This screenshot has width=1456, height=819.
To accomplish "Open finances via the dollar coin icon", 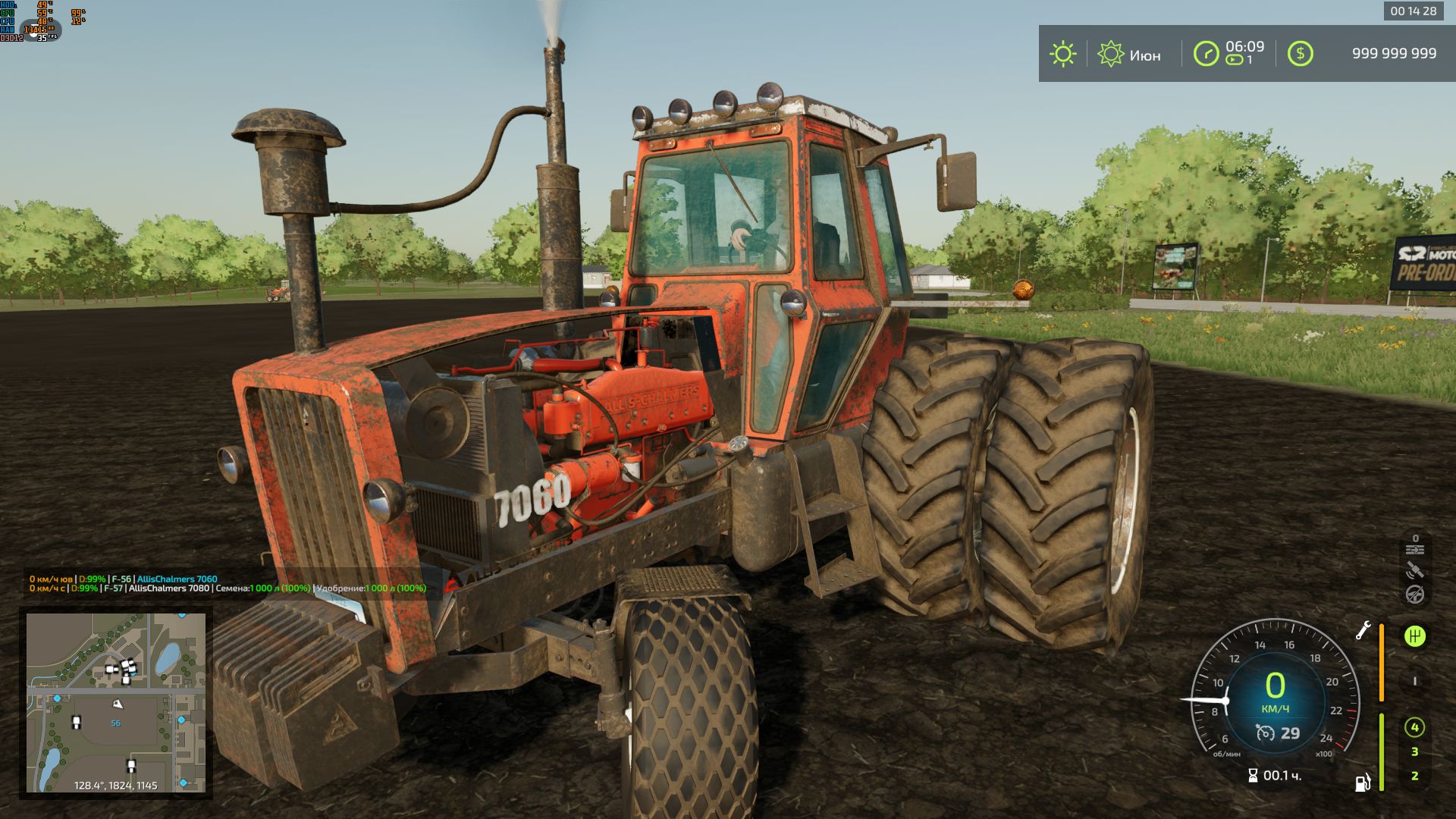I will coord(1300,53).
